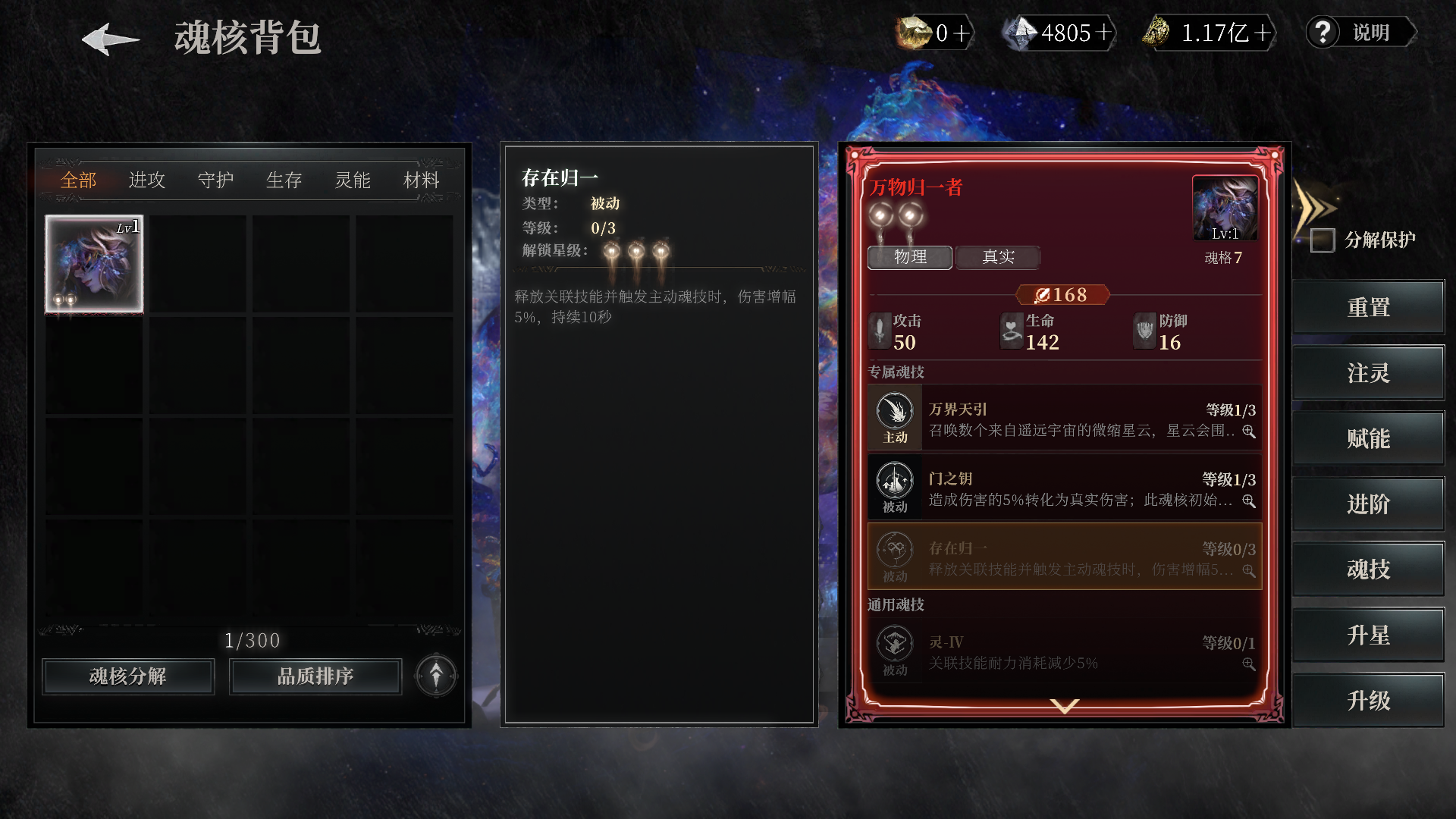Expand the chevron at bottom of 万物归一者 panel
1456x819 pixels.
click(1063, 706)
